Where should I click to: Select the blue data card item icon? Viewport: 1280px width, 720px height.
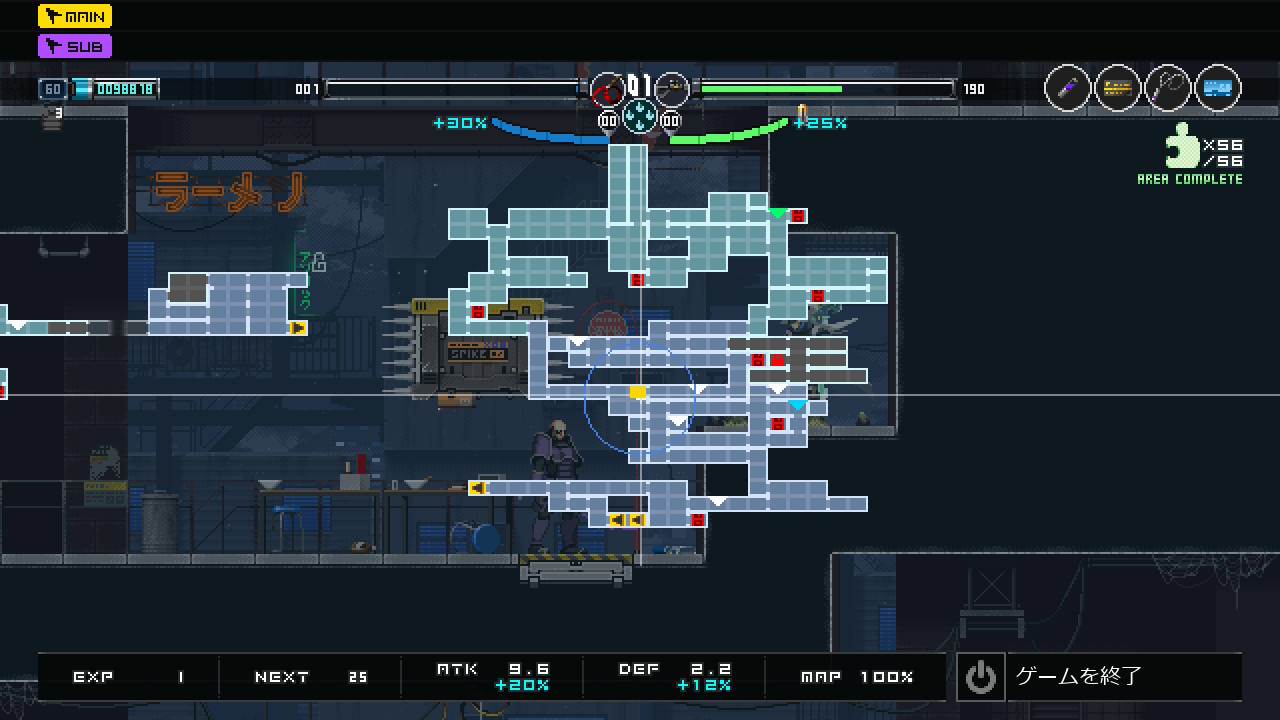1218,89
